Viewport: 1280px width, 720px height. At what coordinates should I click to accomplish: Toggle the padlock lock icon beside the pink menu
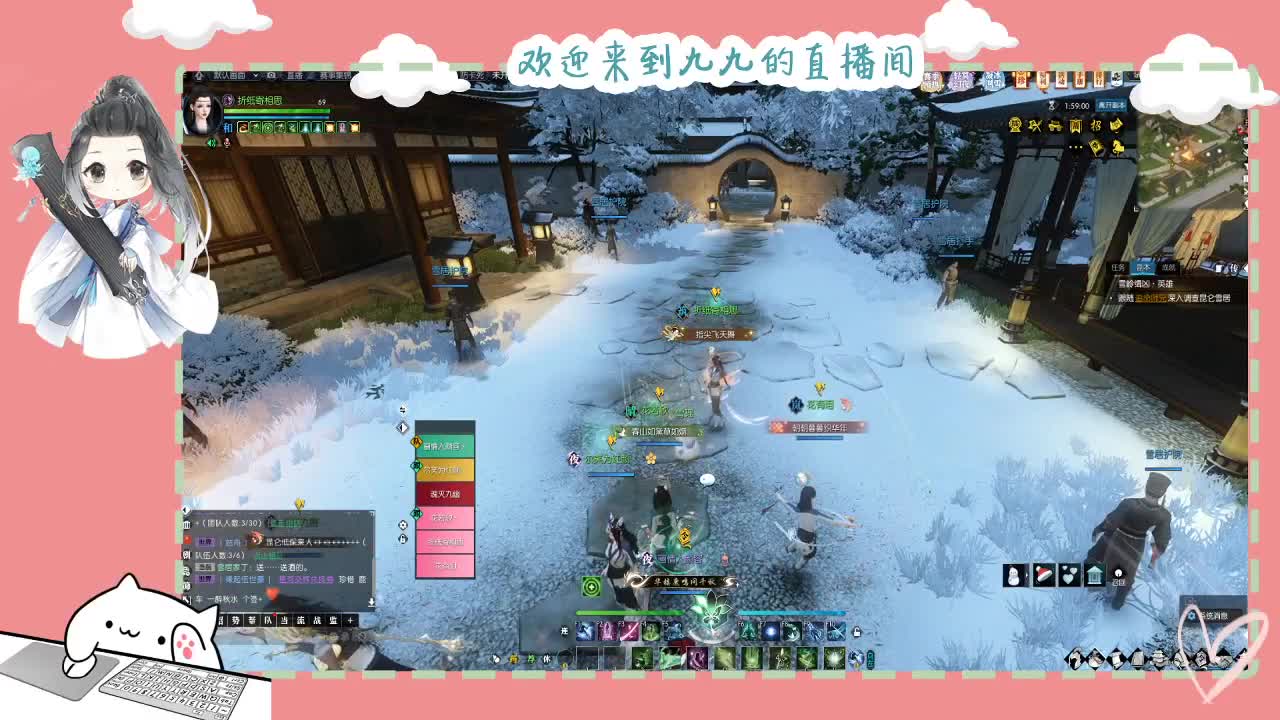[402, 539]
